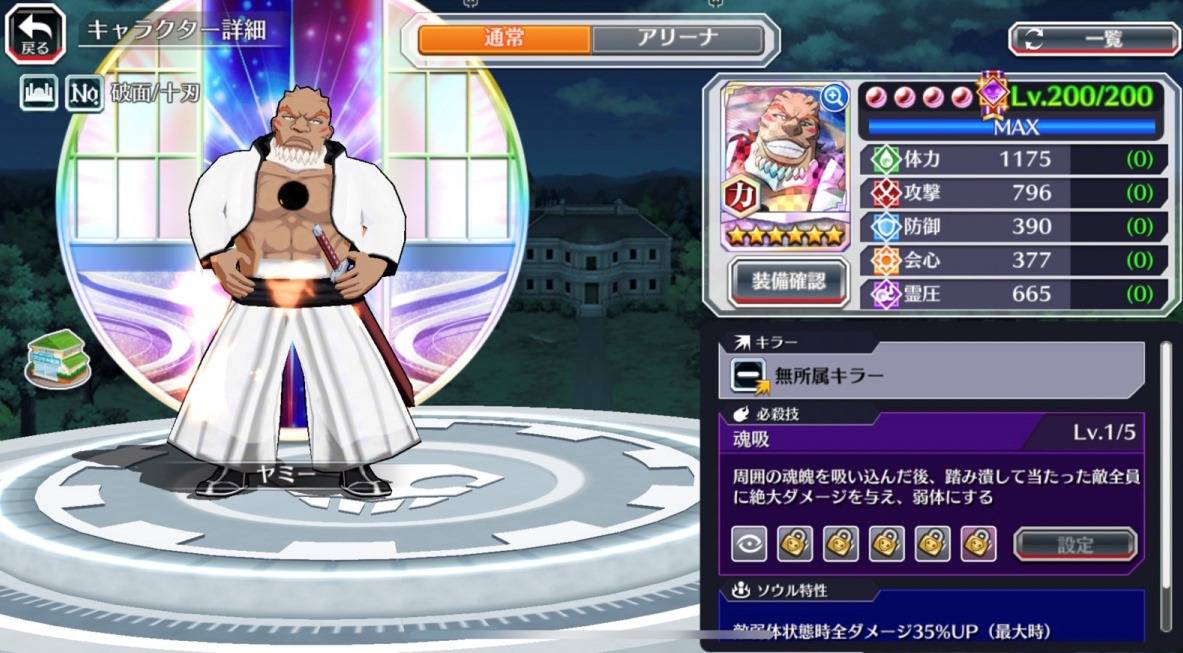Switch to the 通常 tab

tap(504, 39)
